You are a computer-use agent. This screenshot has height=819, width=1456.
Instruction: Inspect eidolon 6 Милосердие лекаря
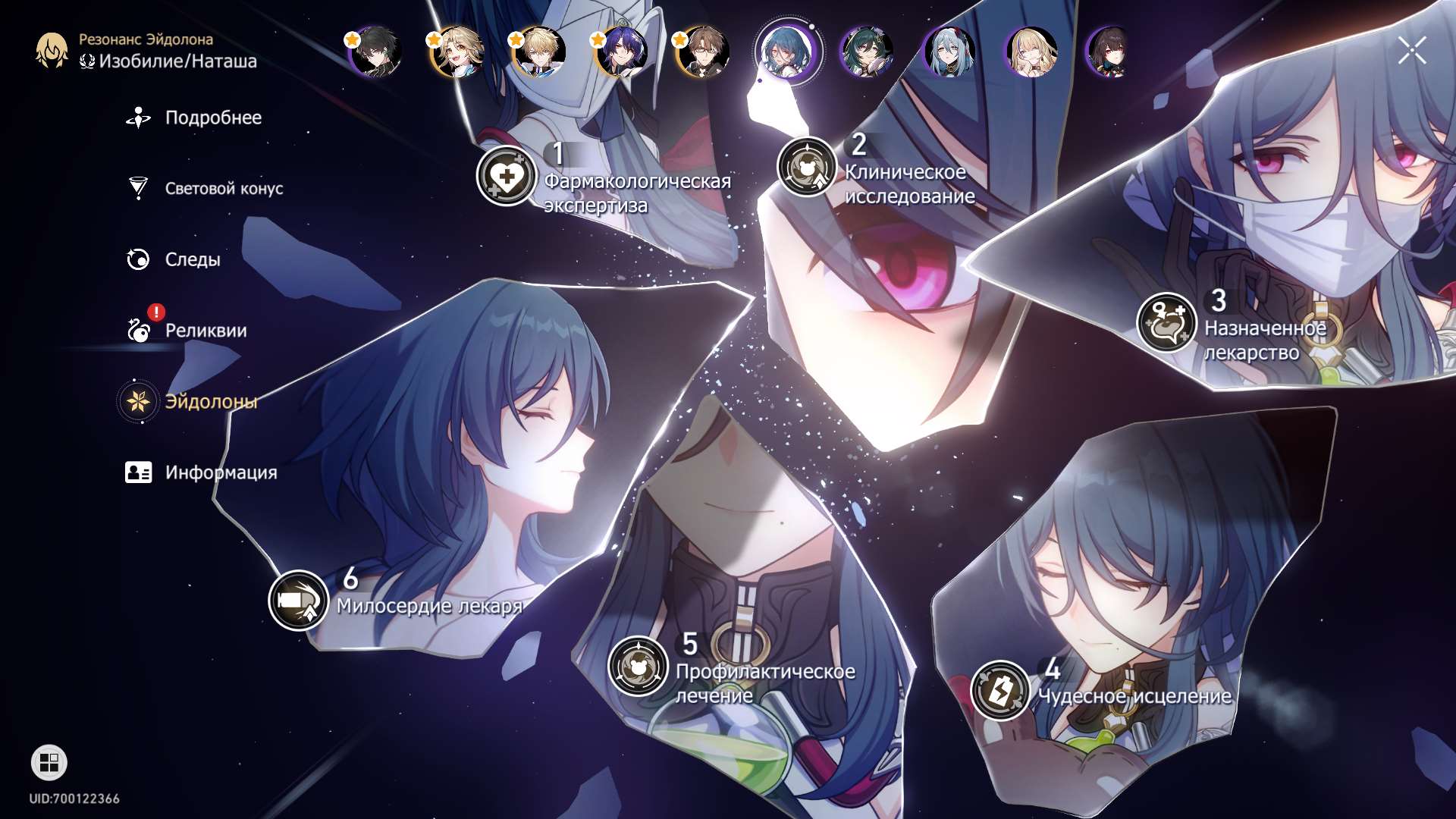[x=298, y=601]
